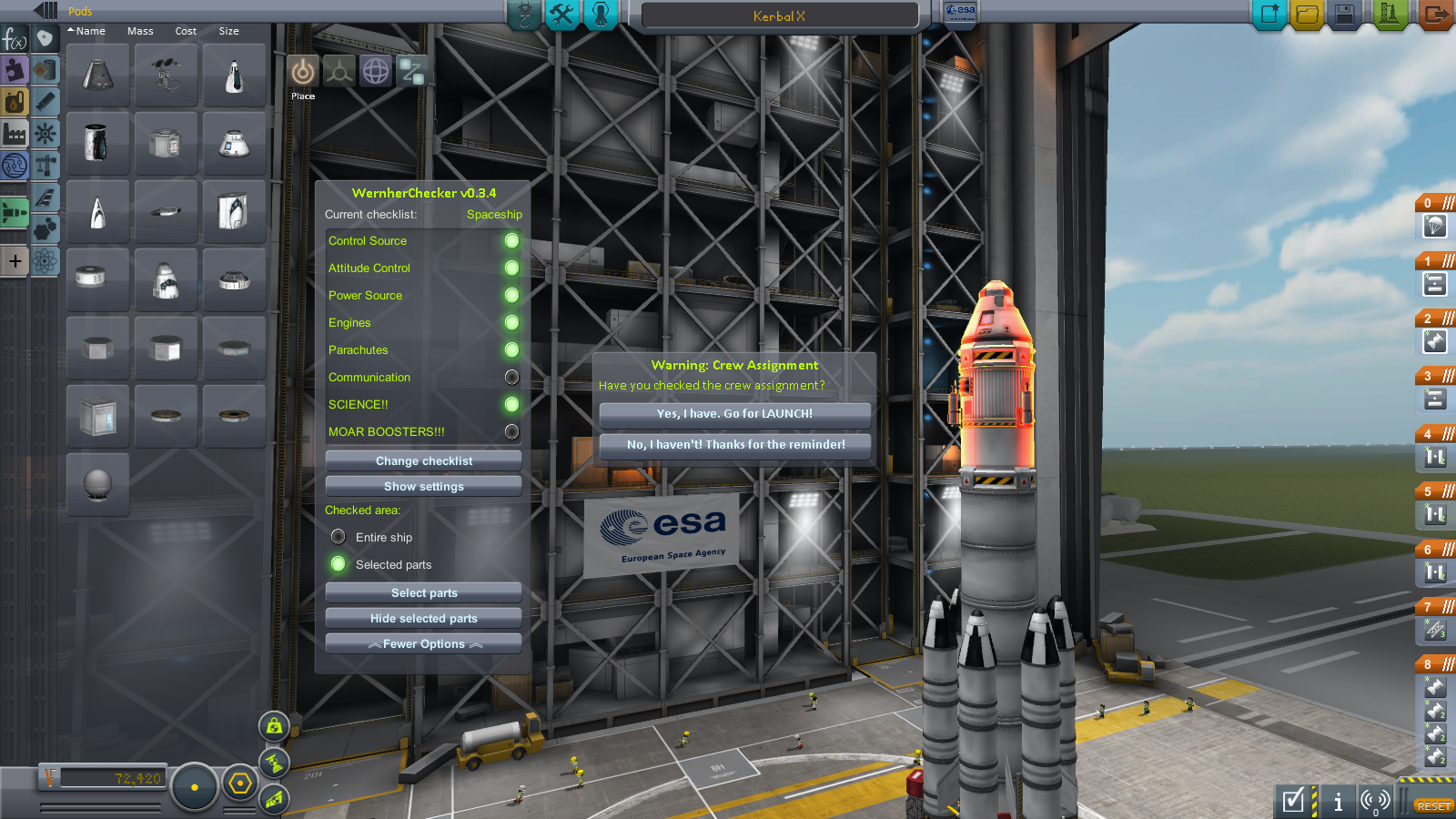Collapse panel with Fewer Options
The width and height of the screenshot is (1456, 819).
tap(423, 644)
